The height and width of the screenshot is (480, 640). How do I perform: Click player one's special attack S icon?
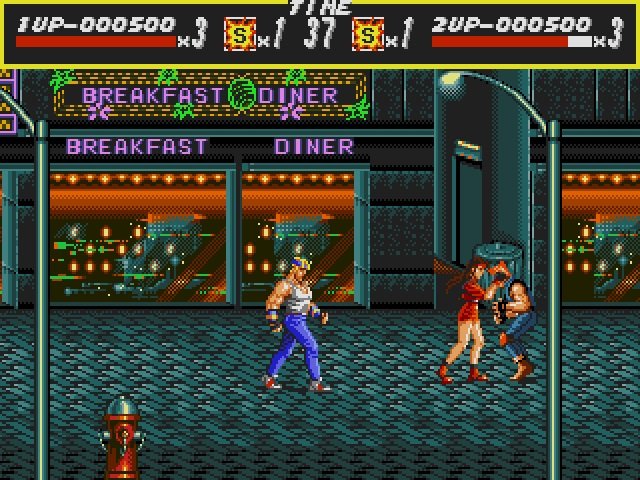[239, 37]
